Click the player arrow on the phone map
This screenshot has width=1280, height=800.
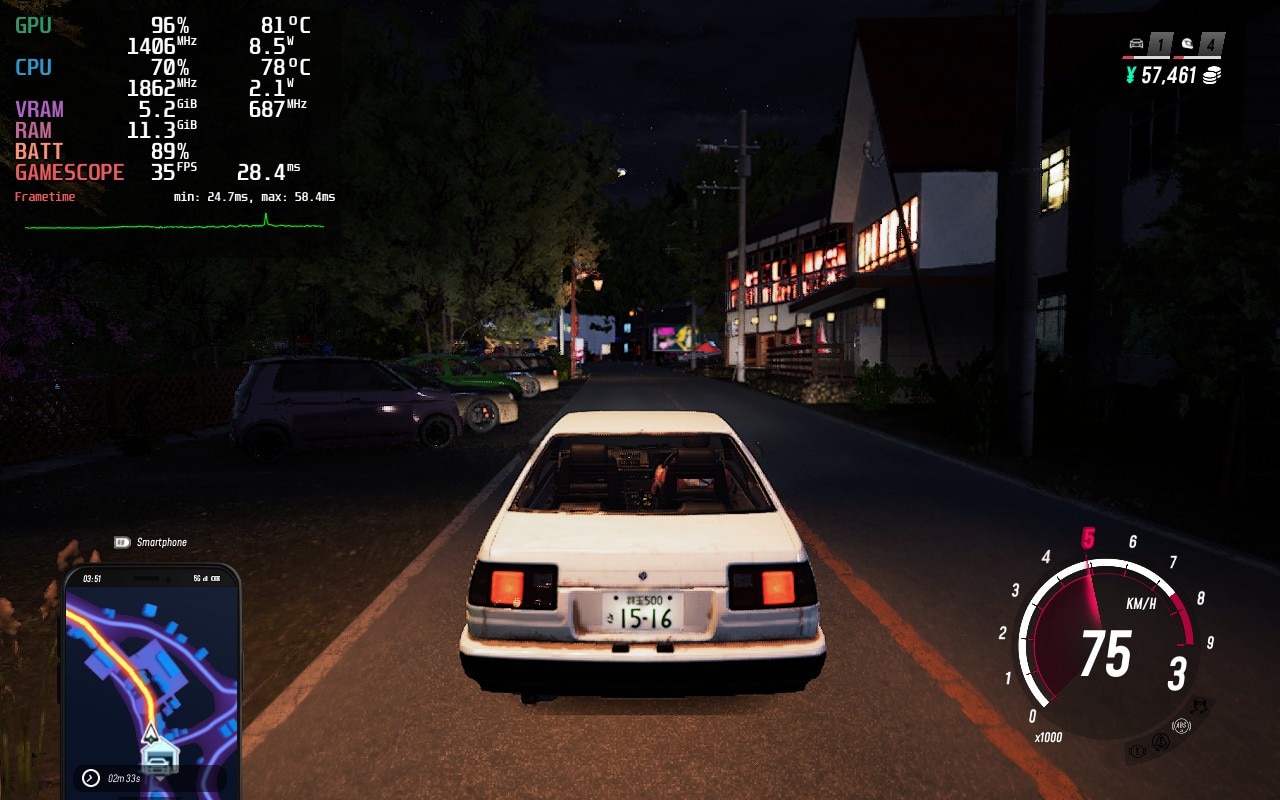coord(150,733)
